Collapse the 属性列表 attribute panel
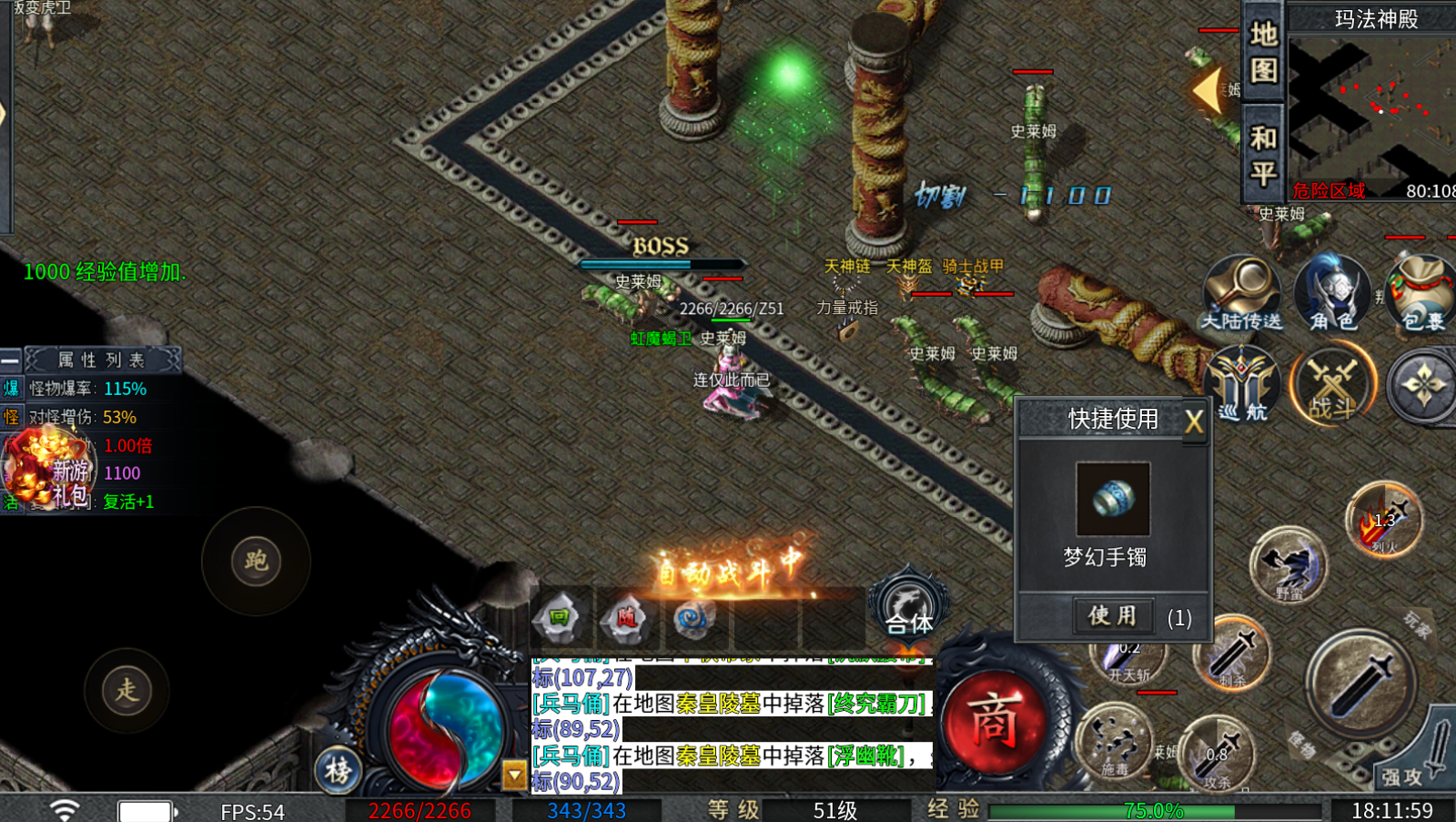 (11, 360)
